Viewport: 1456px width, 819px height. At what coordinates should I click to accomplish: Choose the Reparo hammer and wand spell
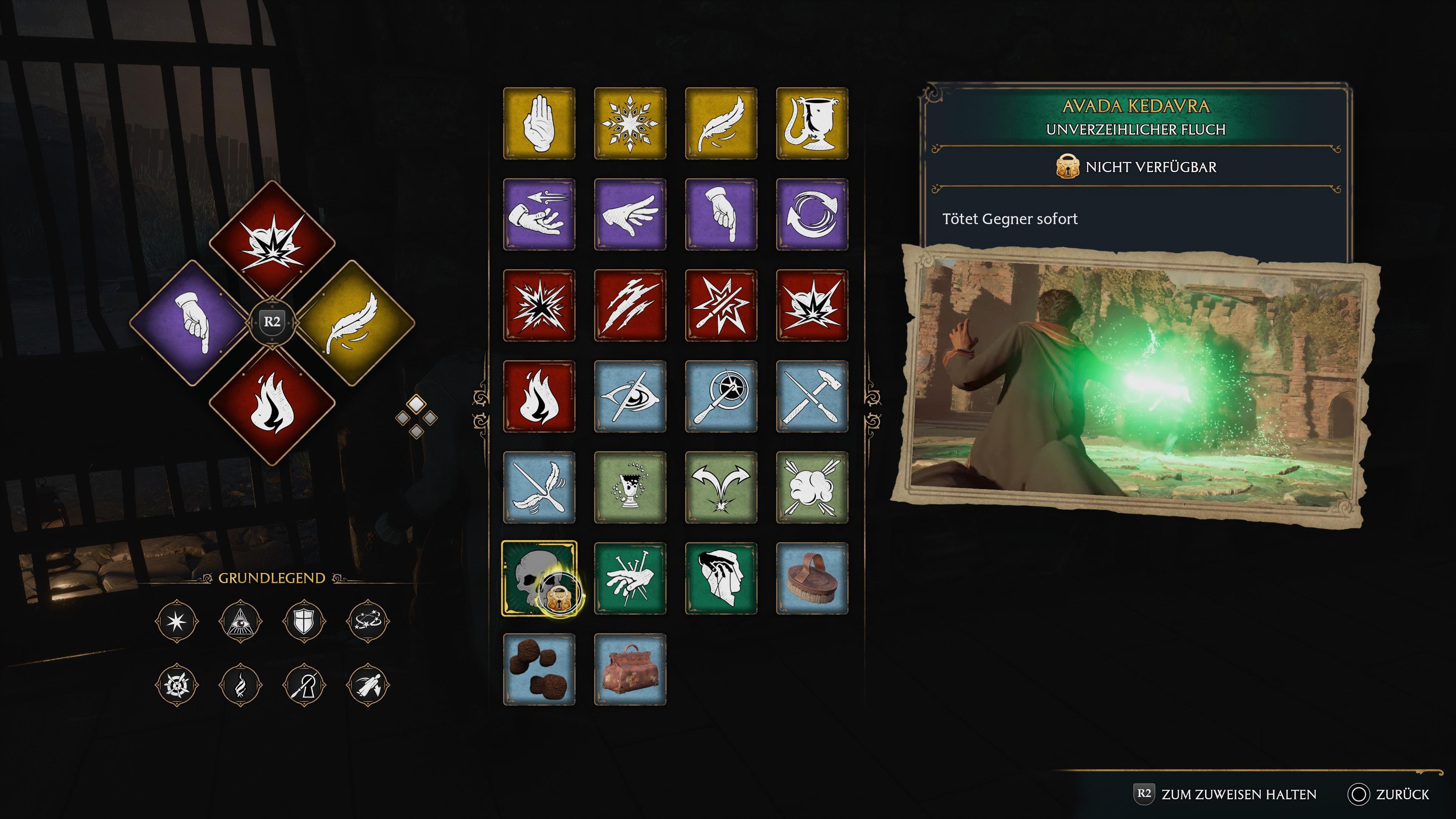(x=812, y=396)
